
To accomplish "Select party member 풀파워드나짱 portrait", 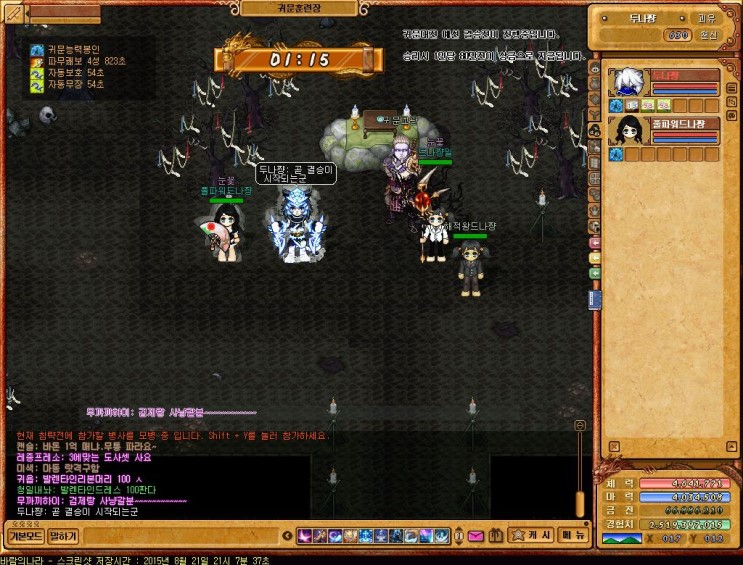I will tap(627, 131).
